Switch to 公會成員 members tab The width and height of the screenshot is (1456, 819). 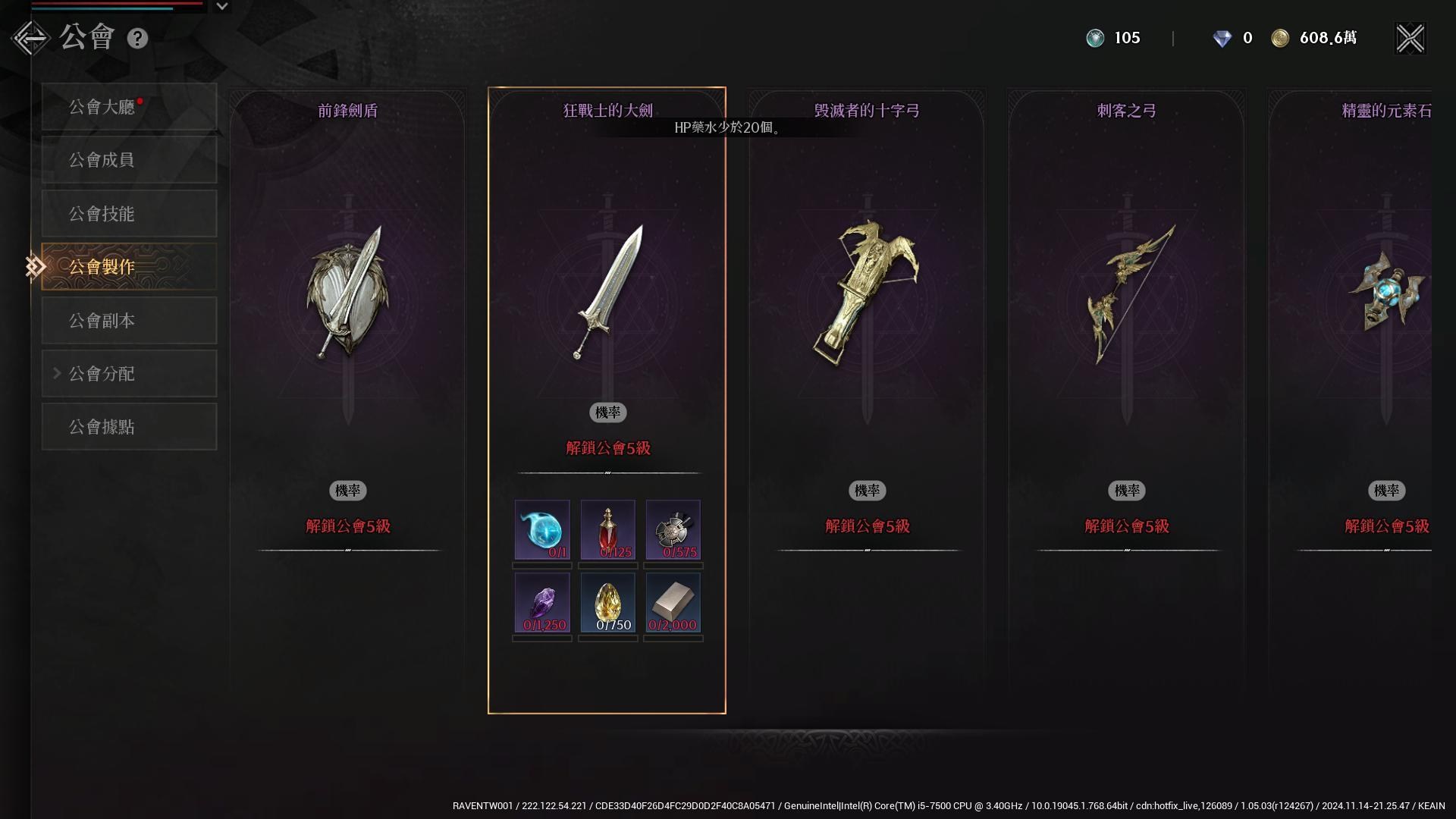[129, 160]
